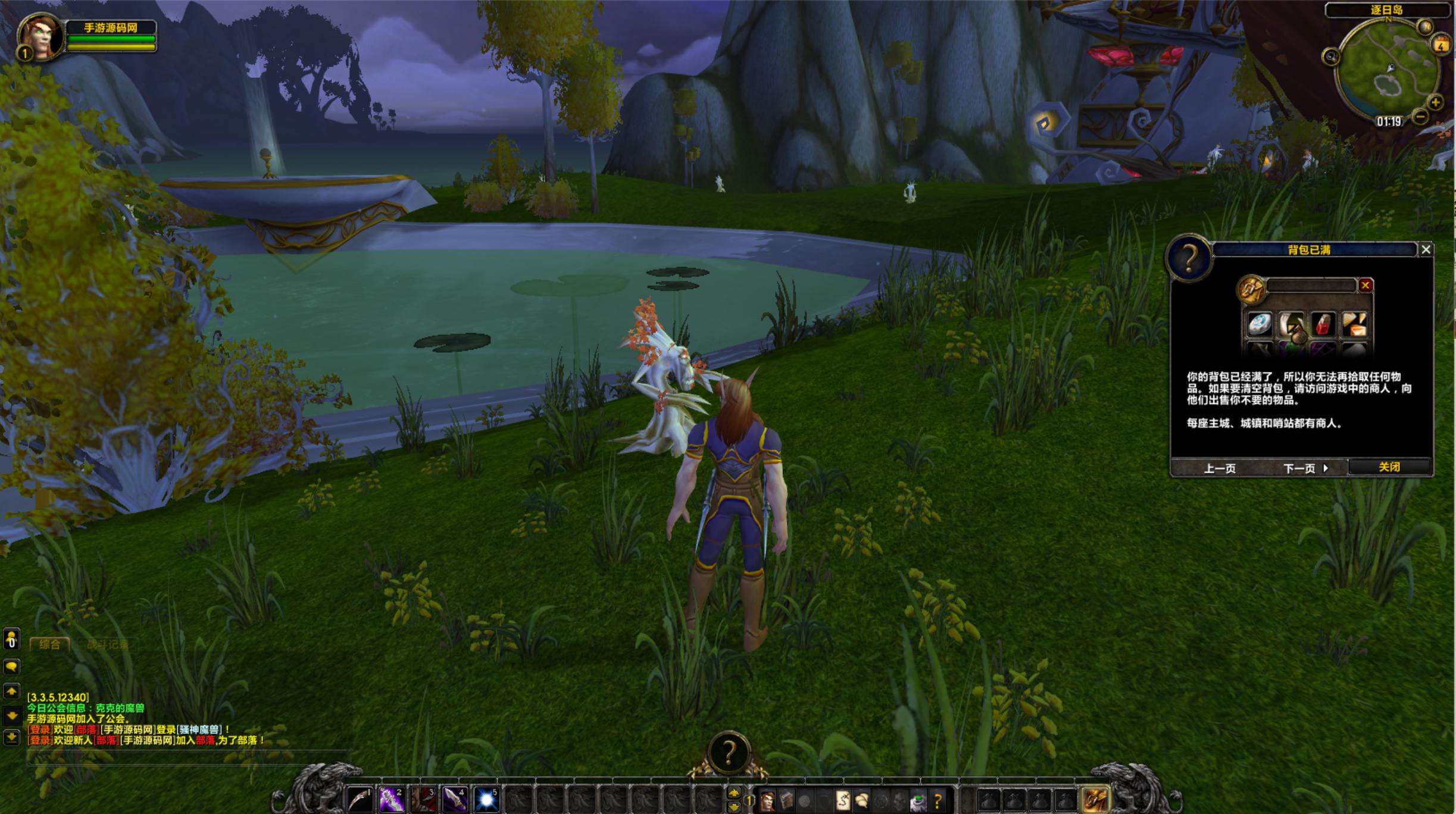Viewport: 1456px width, 814px height.
Task: Zoom in the minimap with plus button
Action: point(1435,102)
